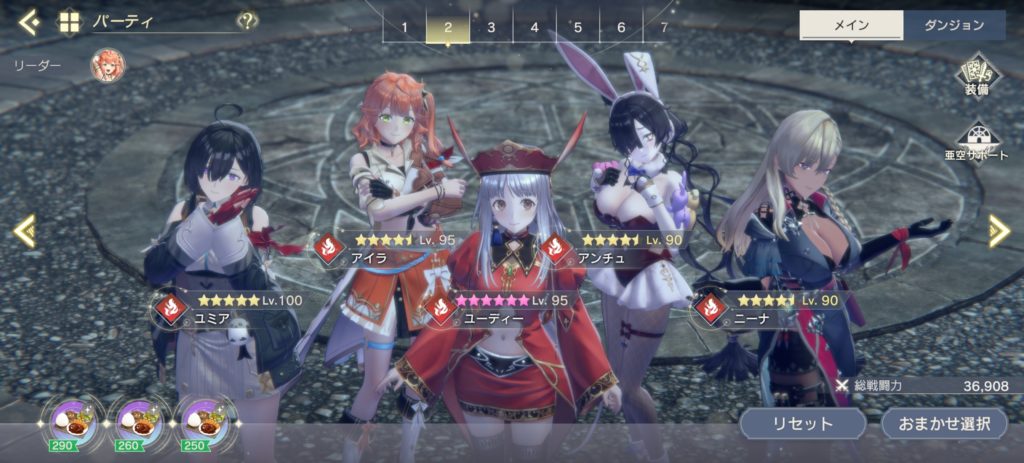Go back with the top-left arrow

[x=28, y=21]
